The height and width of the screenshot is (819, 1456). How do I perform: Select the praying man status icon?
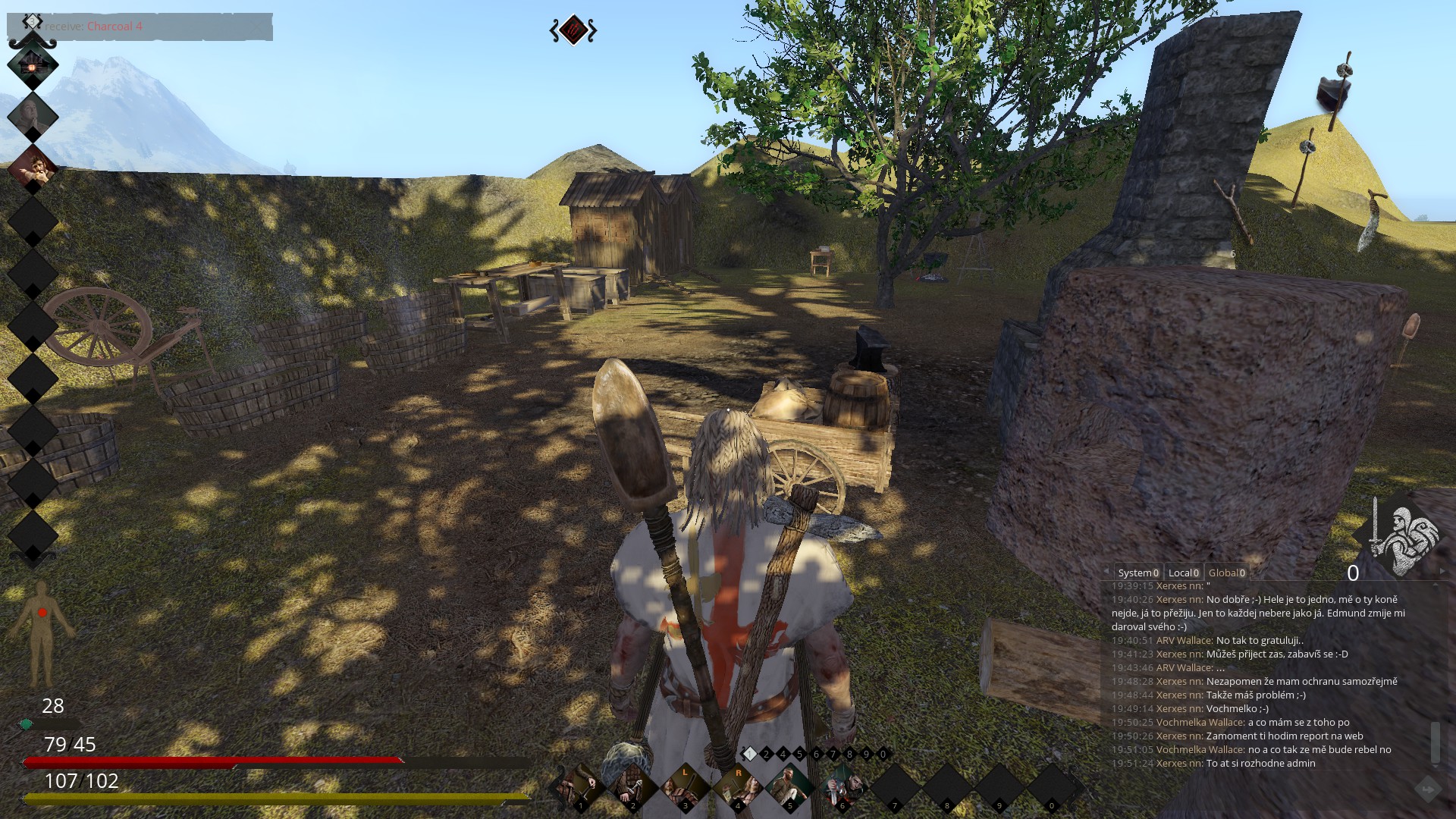(x=33, y=116)
